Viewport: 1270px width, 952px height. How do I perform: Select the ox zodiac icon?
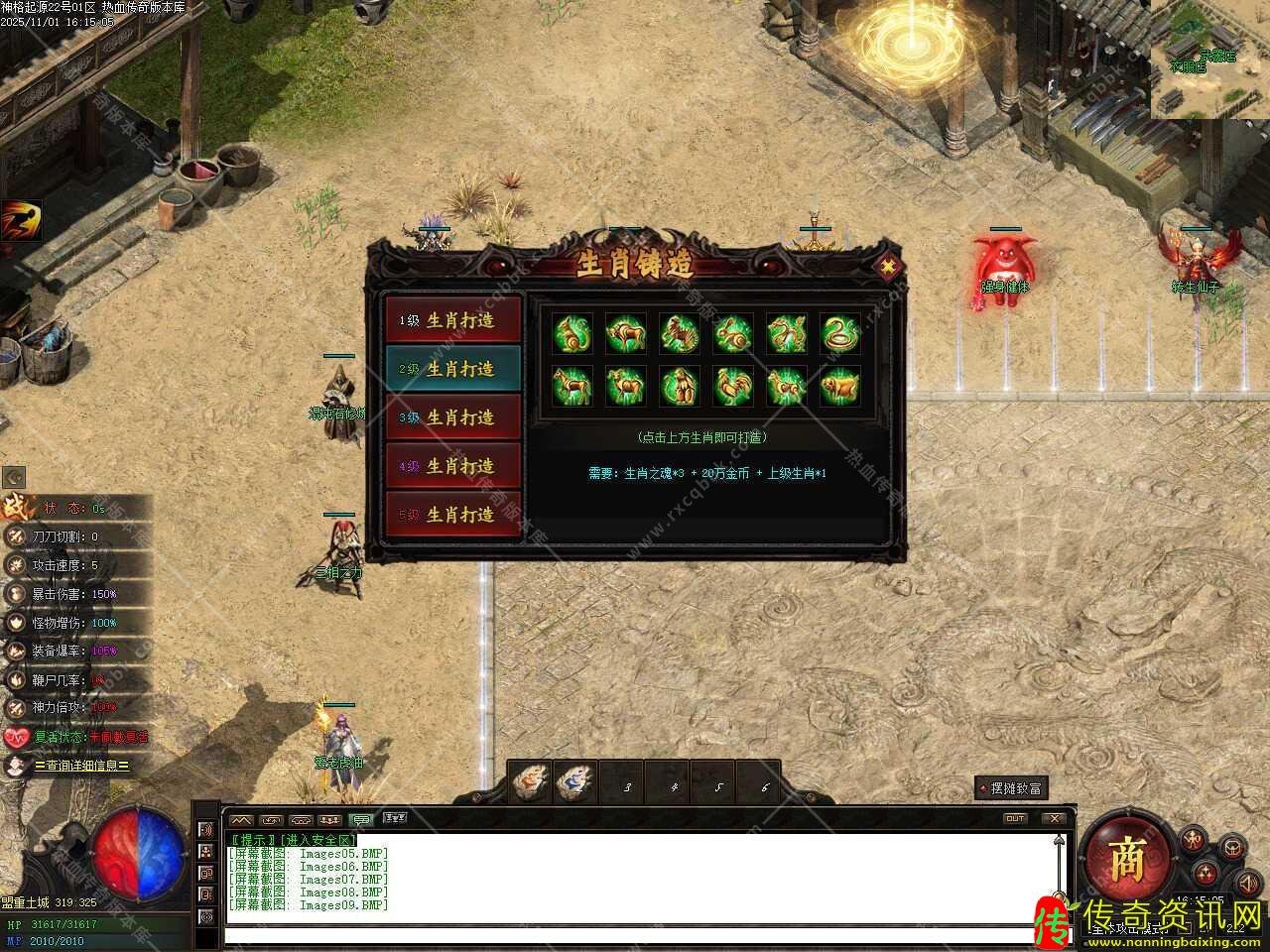point(626,333)
